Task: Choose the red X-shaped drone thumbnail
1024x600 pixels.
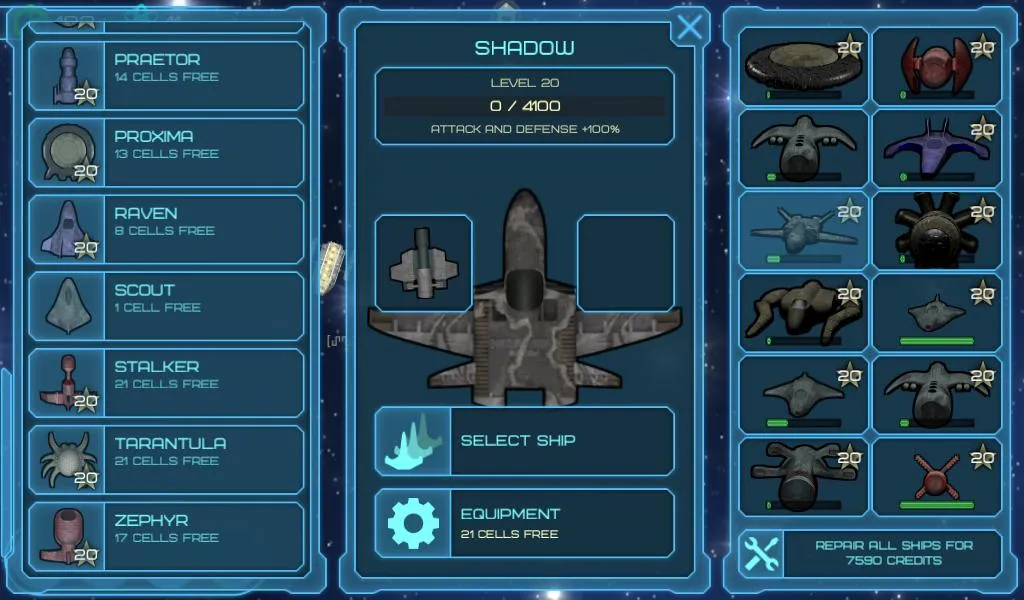Action: tap(937, 476)
